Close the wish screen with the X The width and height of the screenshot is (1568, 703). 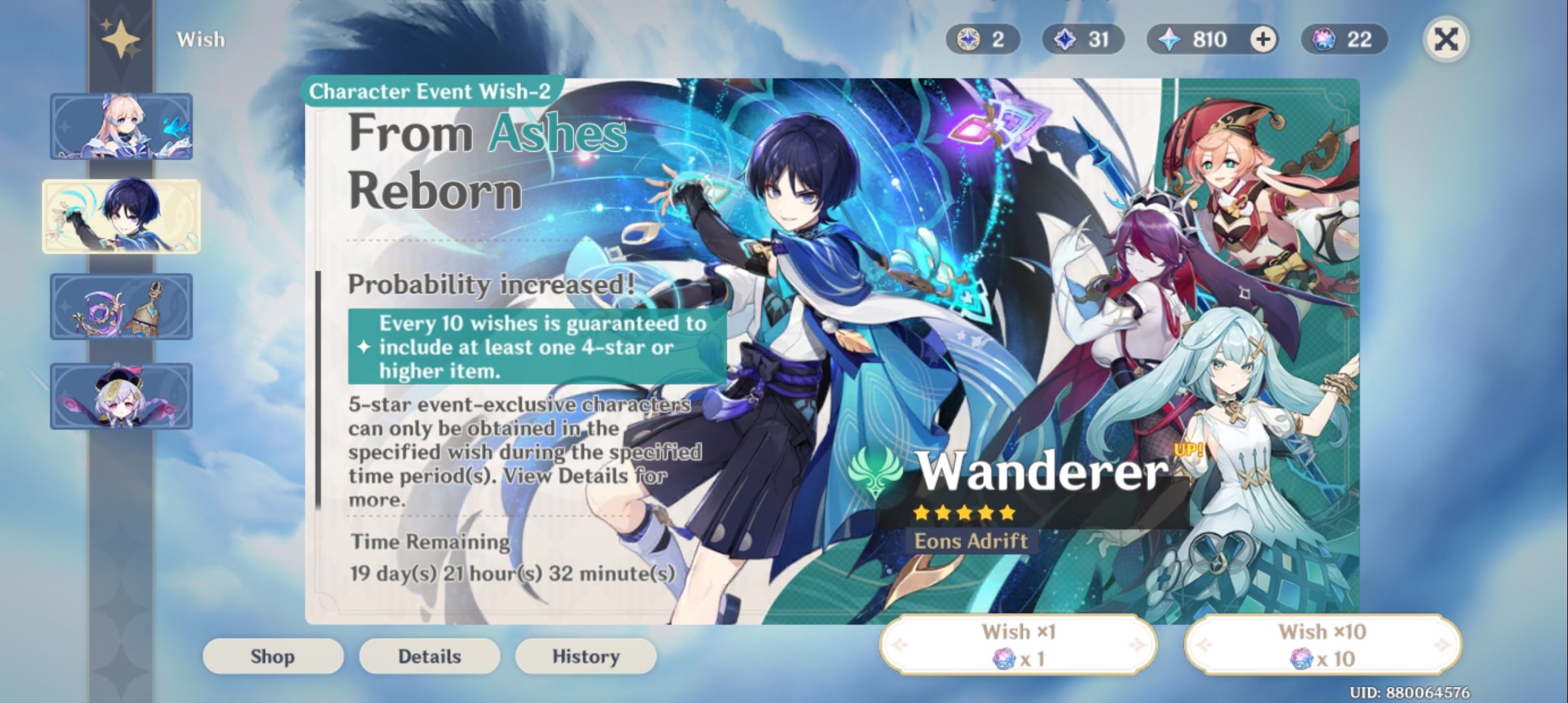click(1446, 40)
